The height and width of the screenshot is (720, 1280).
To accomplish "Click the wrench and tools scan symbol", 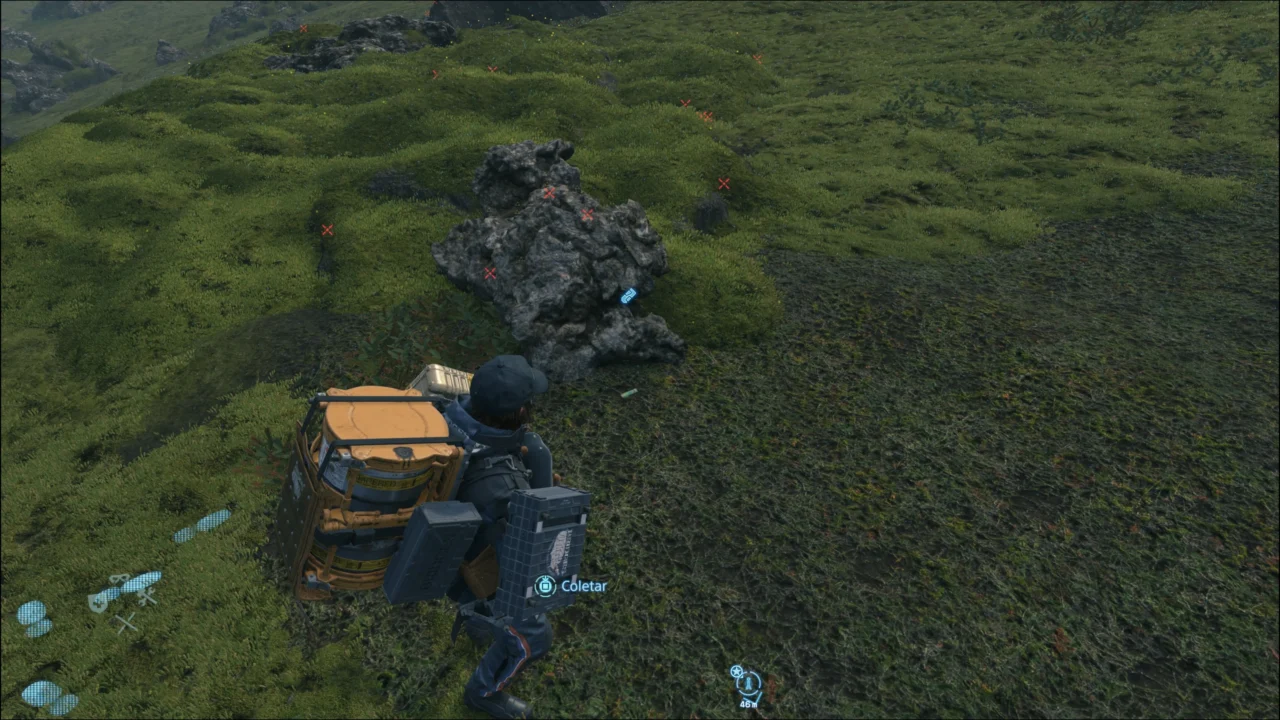I will pos(146,596).
